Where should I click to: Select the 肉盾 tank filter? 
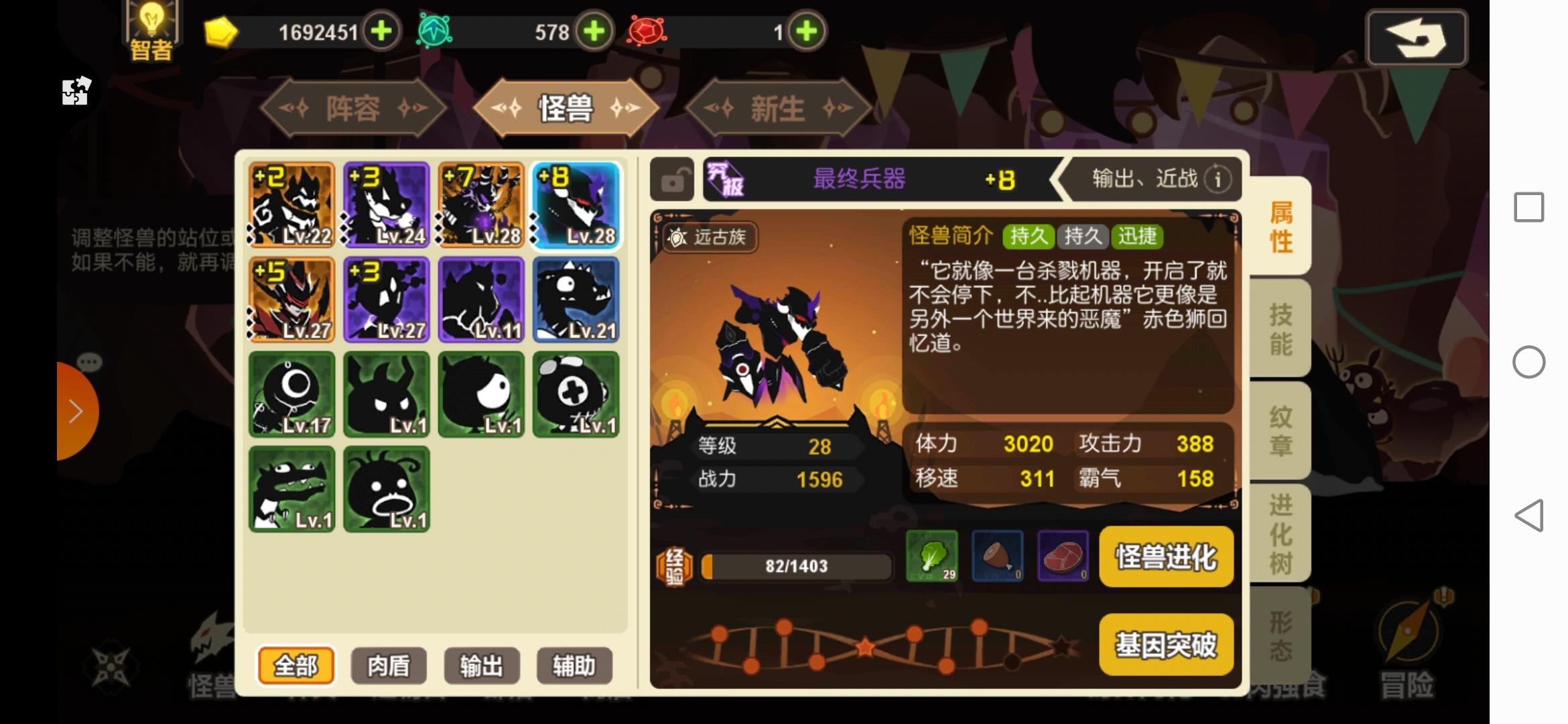(387, 666)
